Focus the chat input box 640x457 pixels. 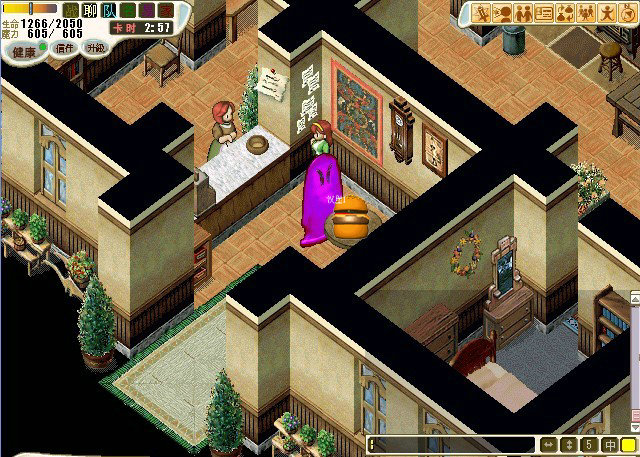(x=451, y=445)
